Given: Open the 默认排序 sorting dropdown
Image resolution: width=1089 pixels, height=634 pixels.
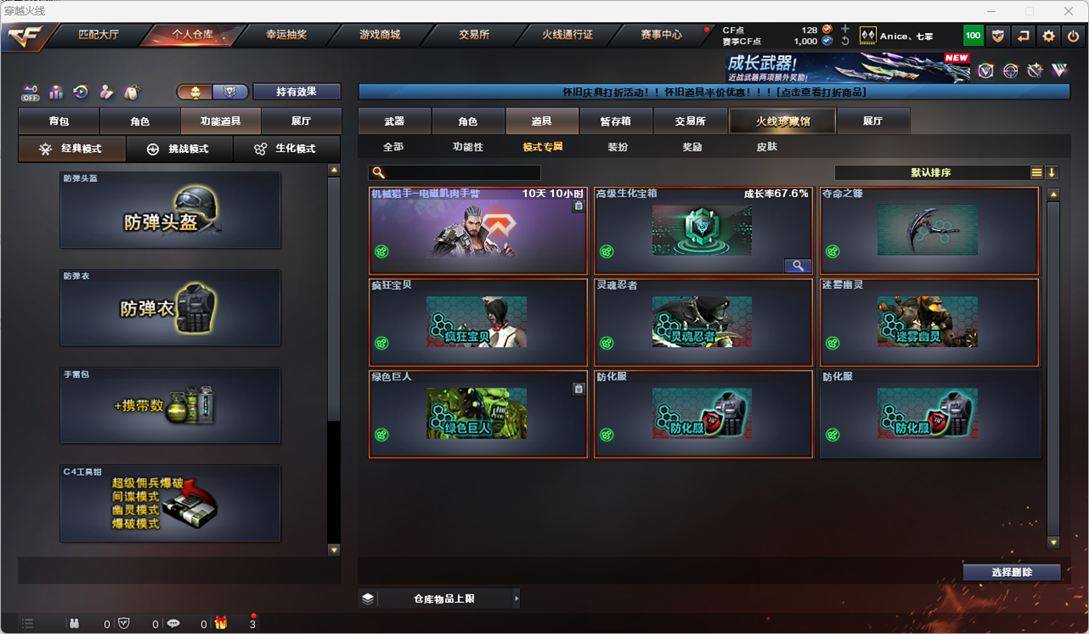Looking at the screenshot, I should [930, 172].
